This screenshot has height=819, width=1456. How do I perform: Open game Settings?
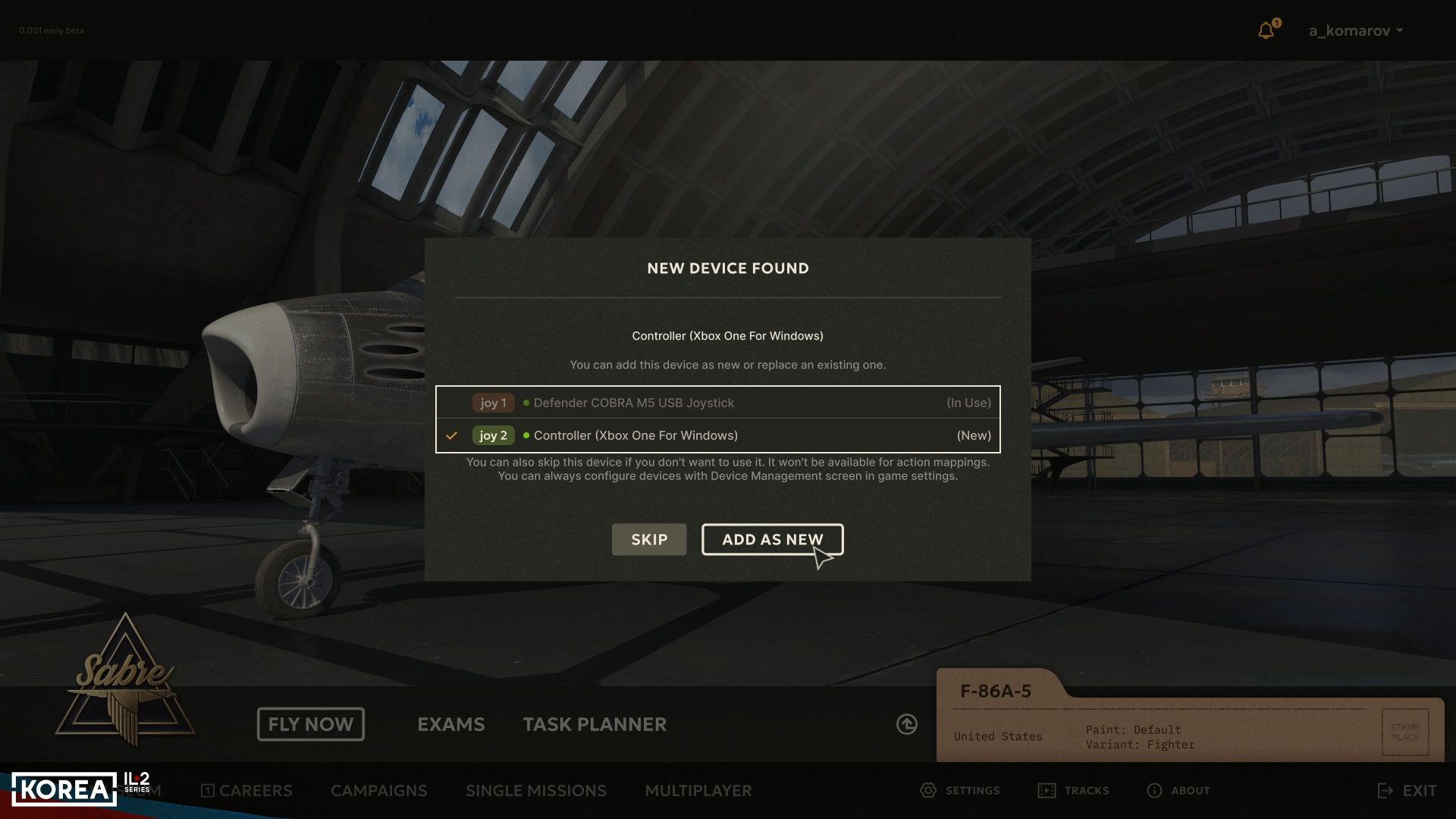click(959, 790)
